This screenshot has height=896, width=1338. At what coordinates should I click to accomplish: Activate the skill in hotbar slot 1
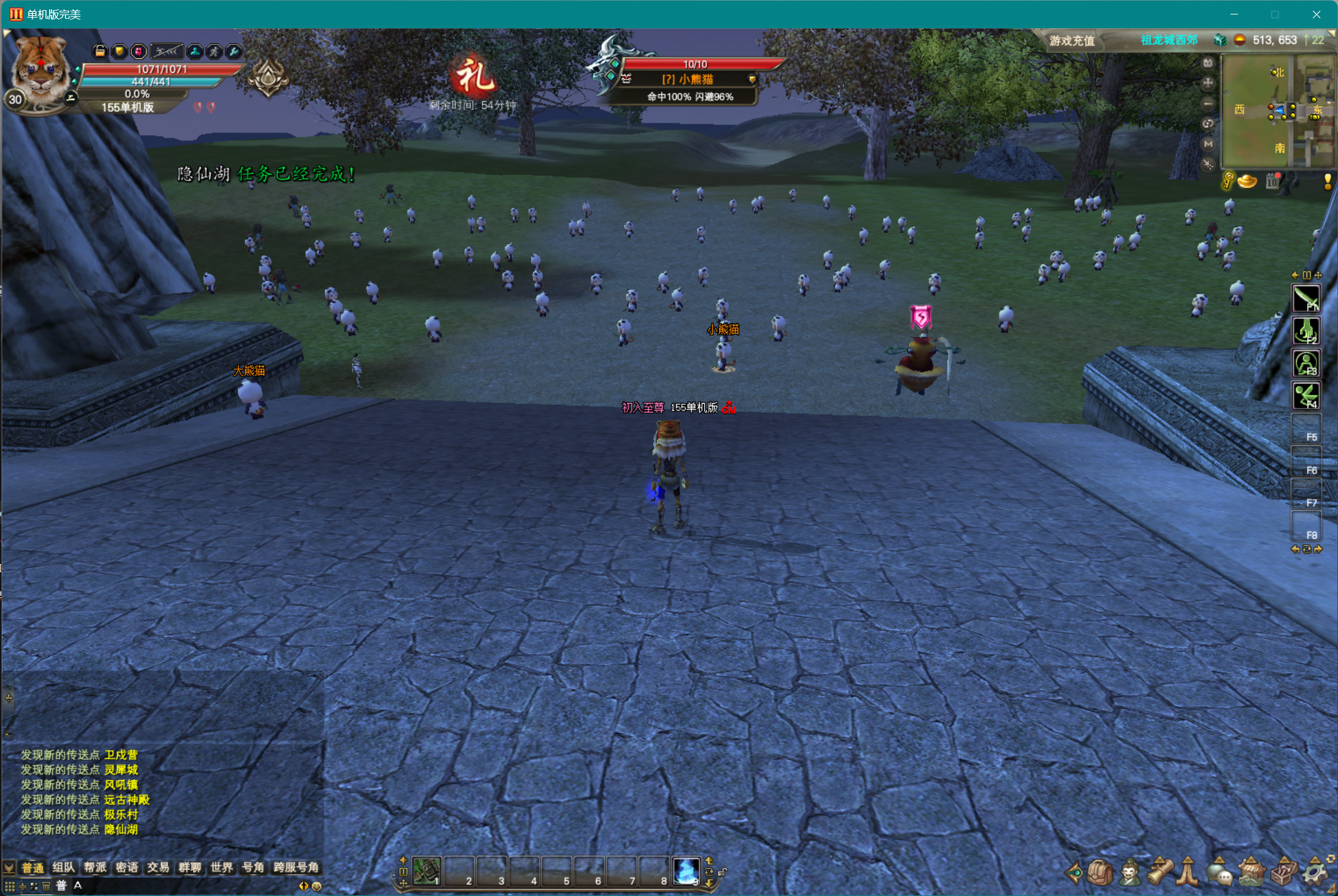coord(427,871)
